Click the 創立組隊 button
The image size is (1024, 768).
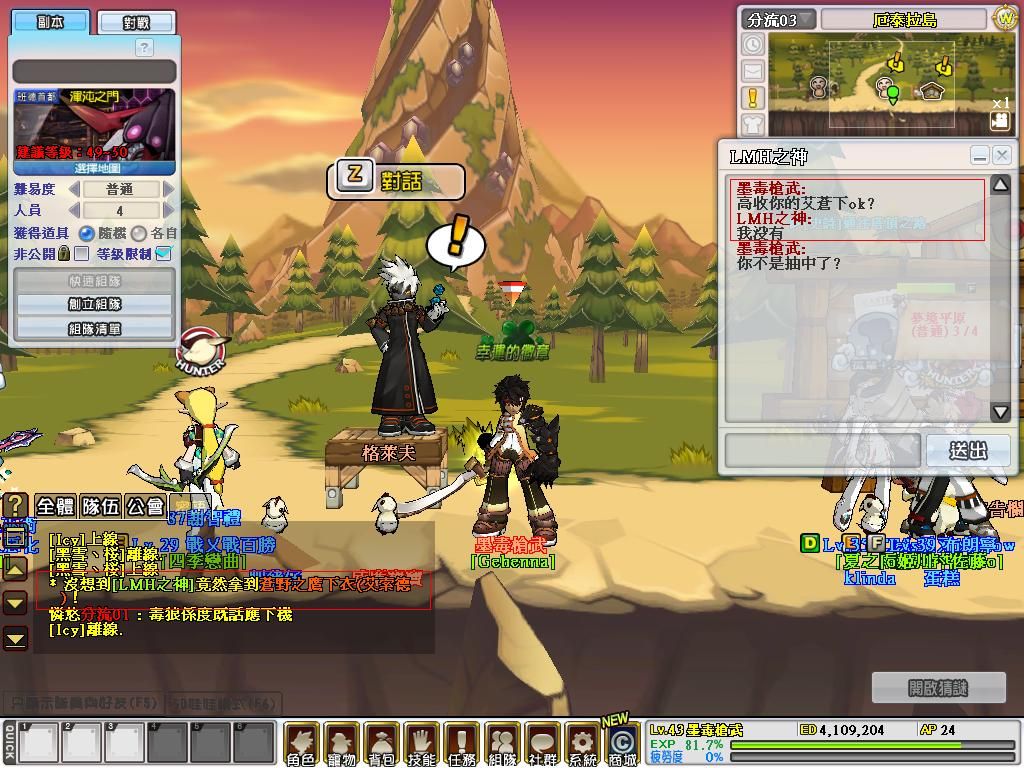[x=95, y=304]
